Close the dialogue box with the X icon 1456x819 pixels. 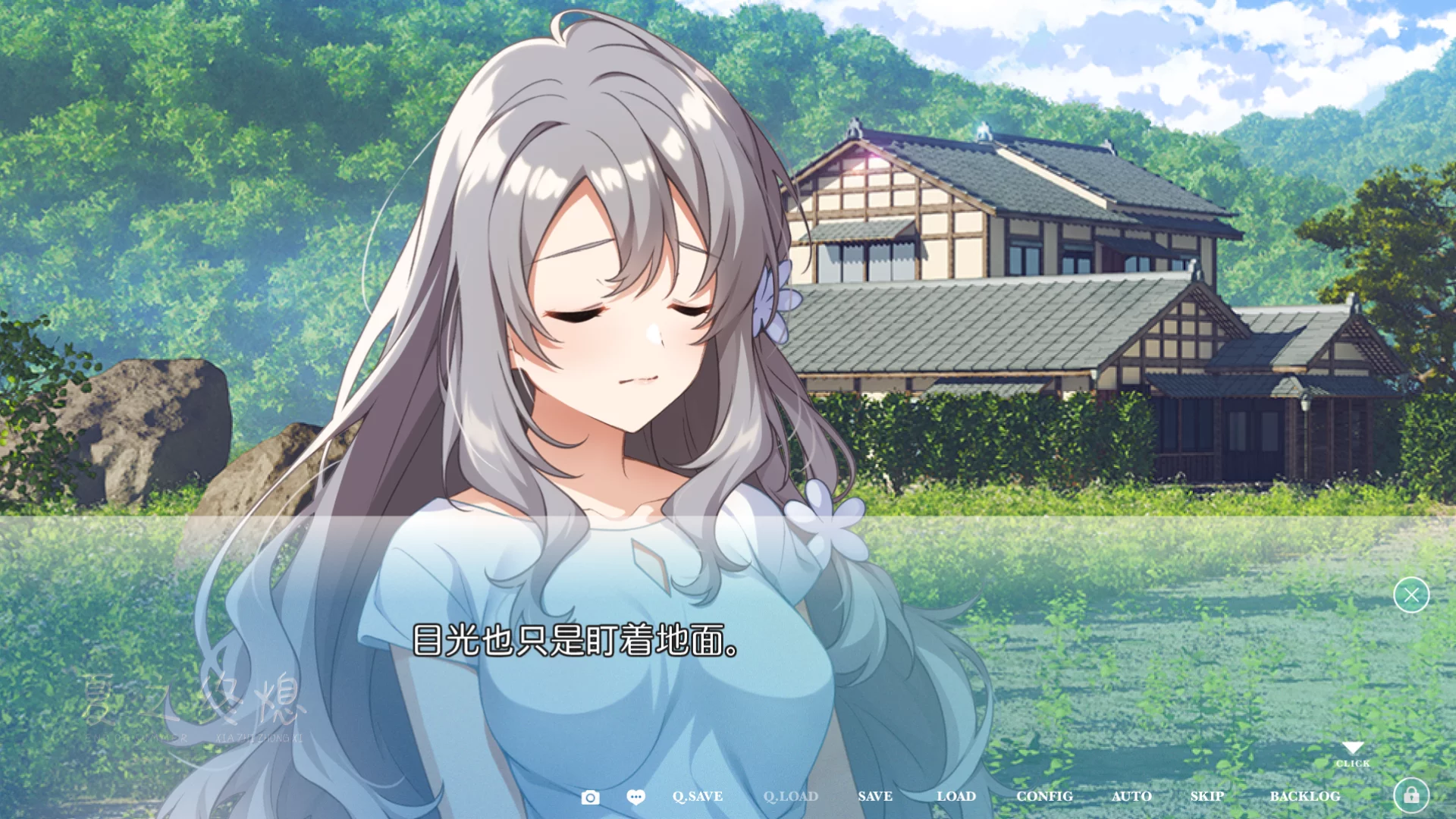pos(1410,595)
